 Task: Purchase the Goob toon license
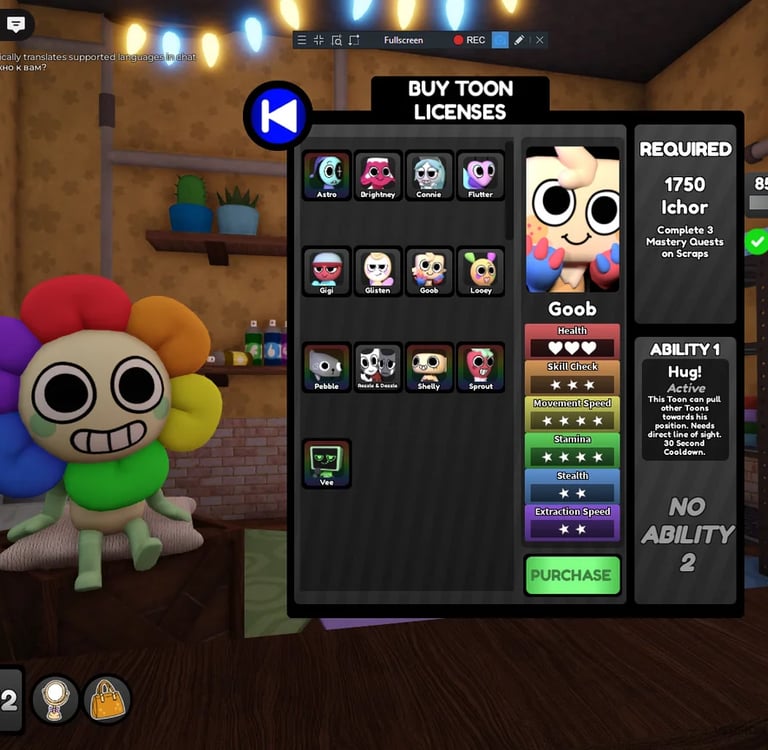click(x=572, y=575)
